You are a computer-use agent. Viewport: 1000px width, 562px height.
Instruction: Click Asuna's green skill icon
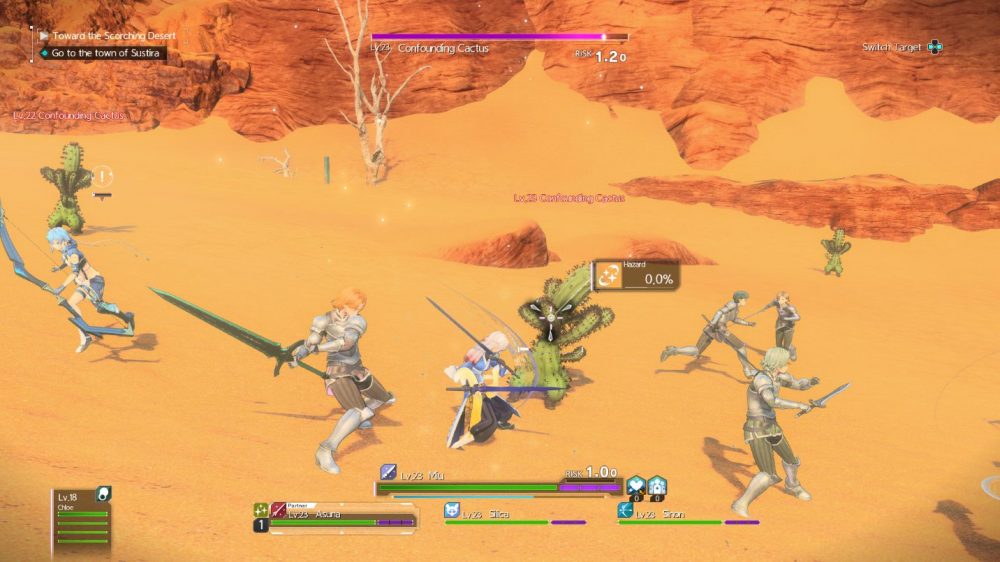point(260,510)
